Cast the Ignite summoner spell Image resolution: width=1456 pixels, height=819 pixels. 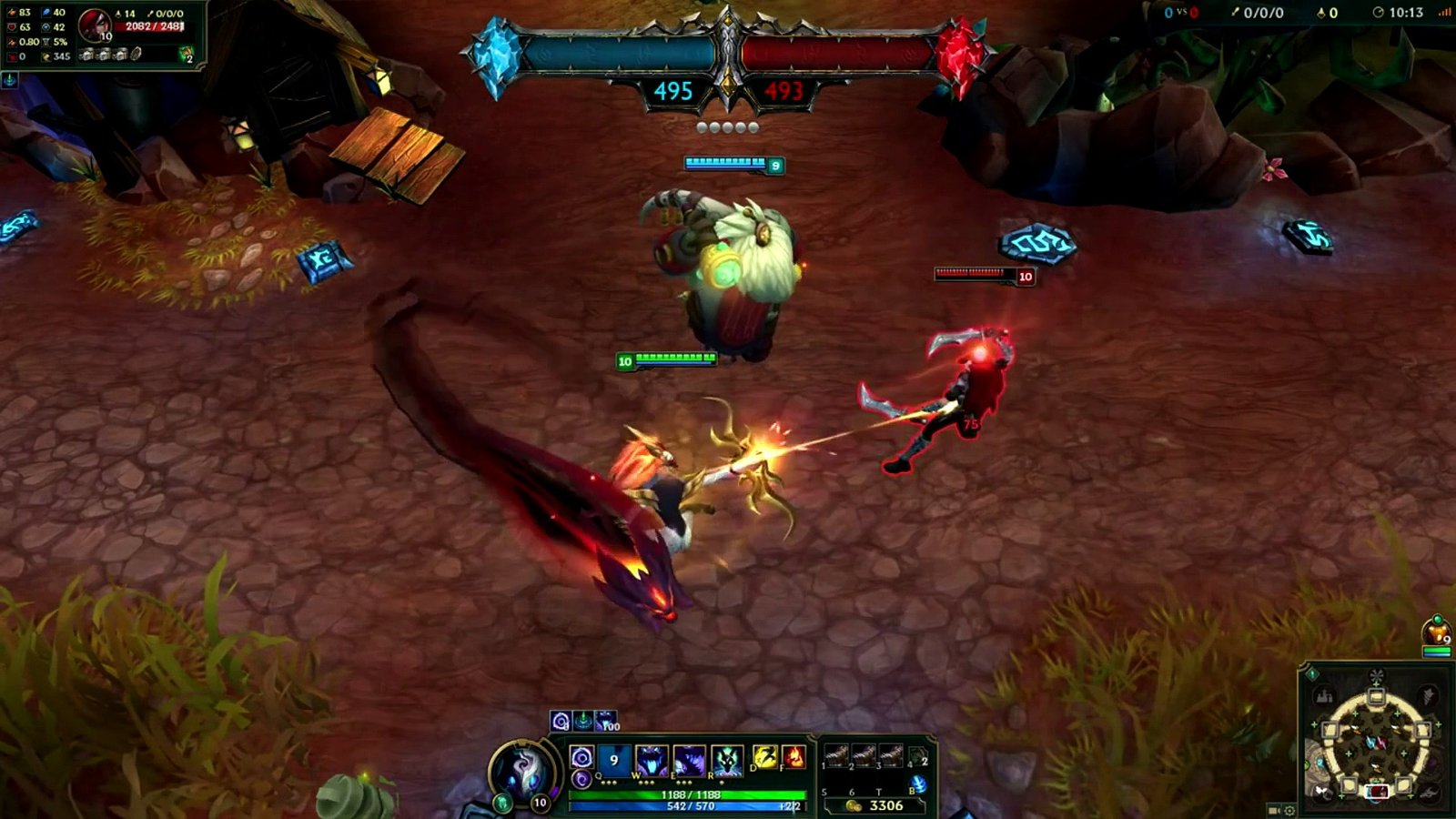pyautogui.click(x=794, y=757)
